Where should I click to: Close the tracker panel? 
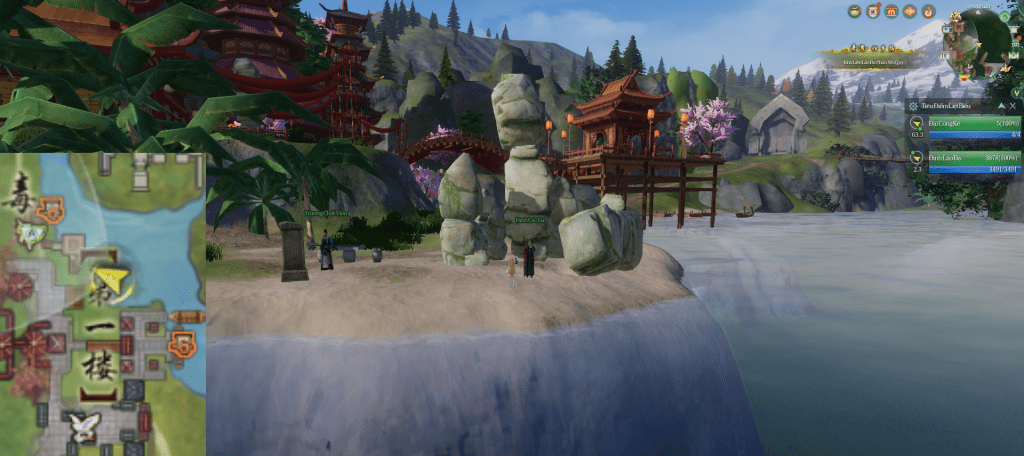pos(1012,105)
